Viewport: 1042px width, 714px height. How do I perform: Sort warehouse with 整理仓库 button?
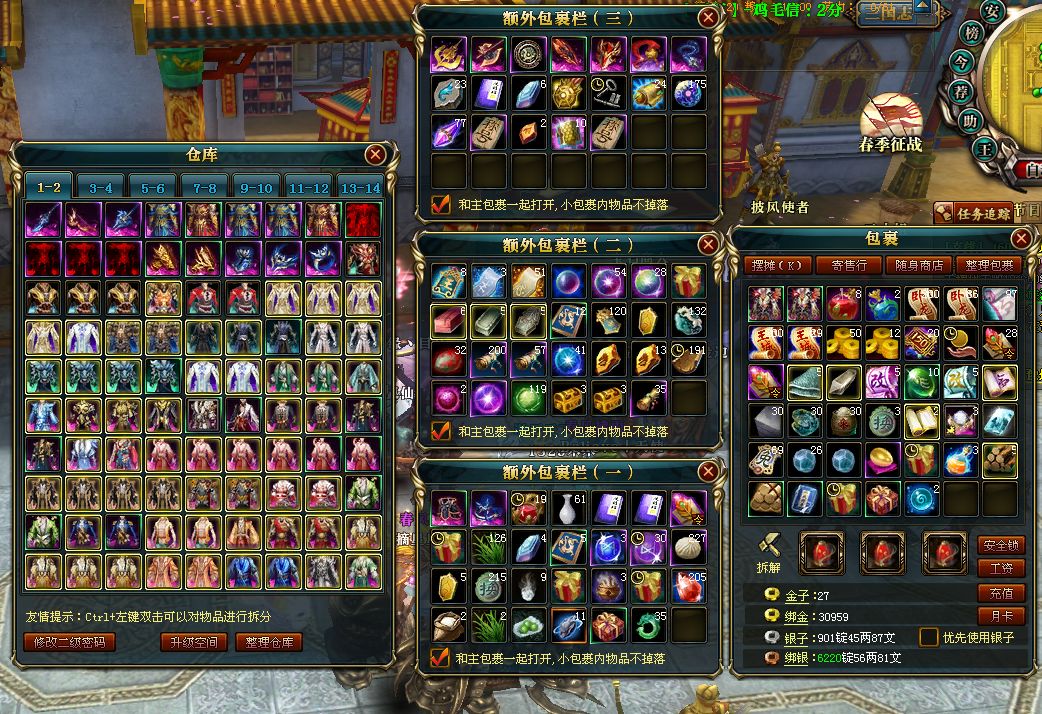[x=269, y=642]
